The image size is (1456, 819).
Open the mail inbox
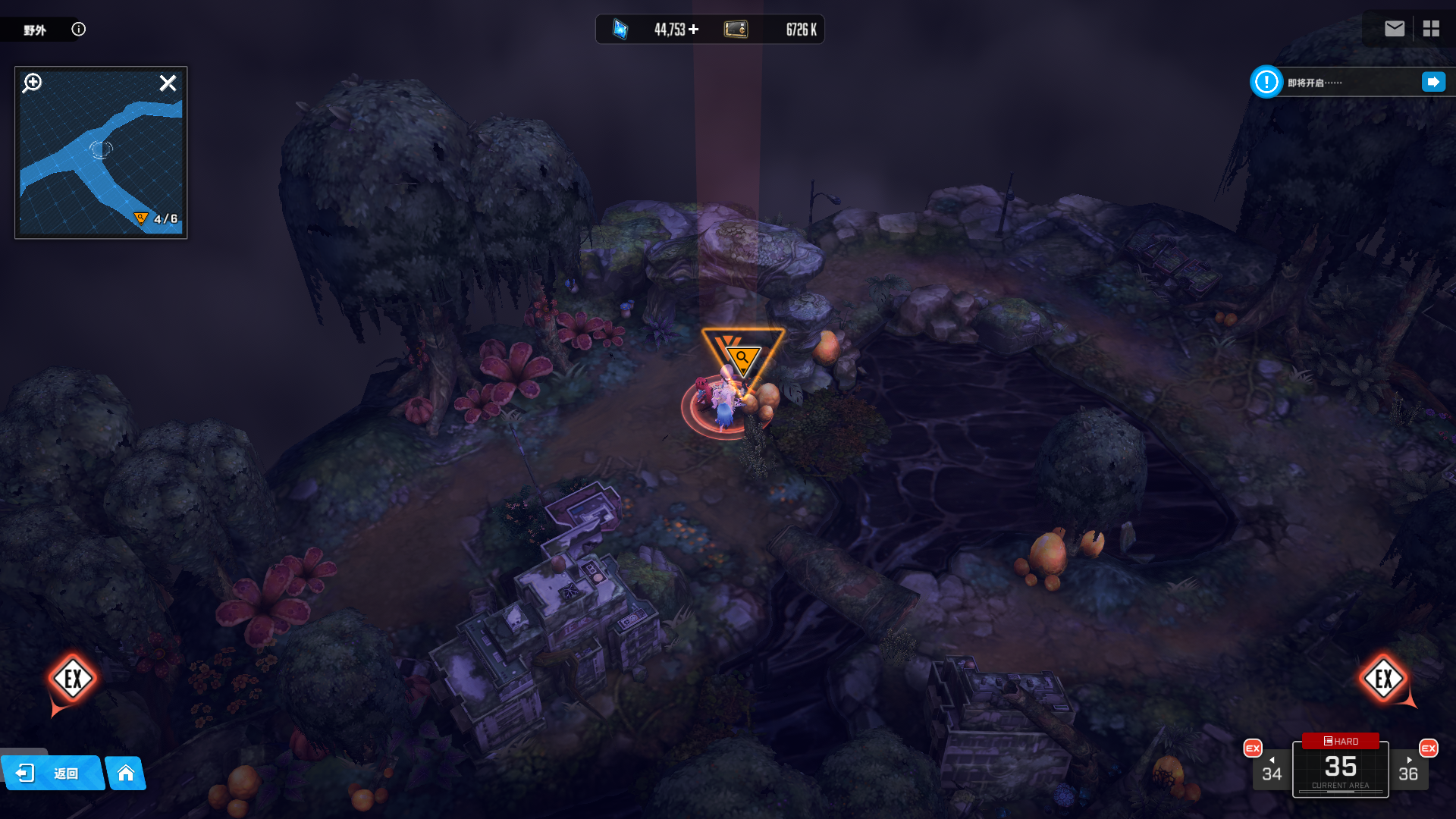(1394, 29)
